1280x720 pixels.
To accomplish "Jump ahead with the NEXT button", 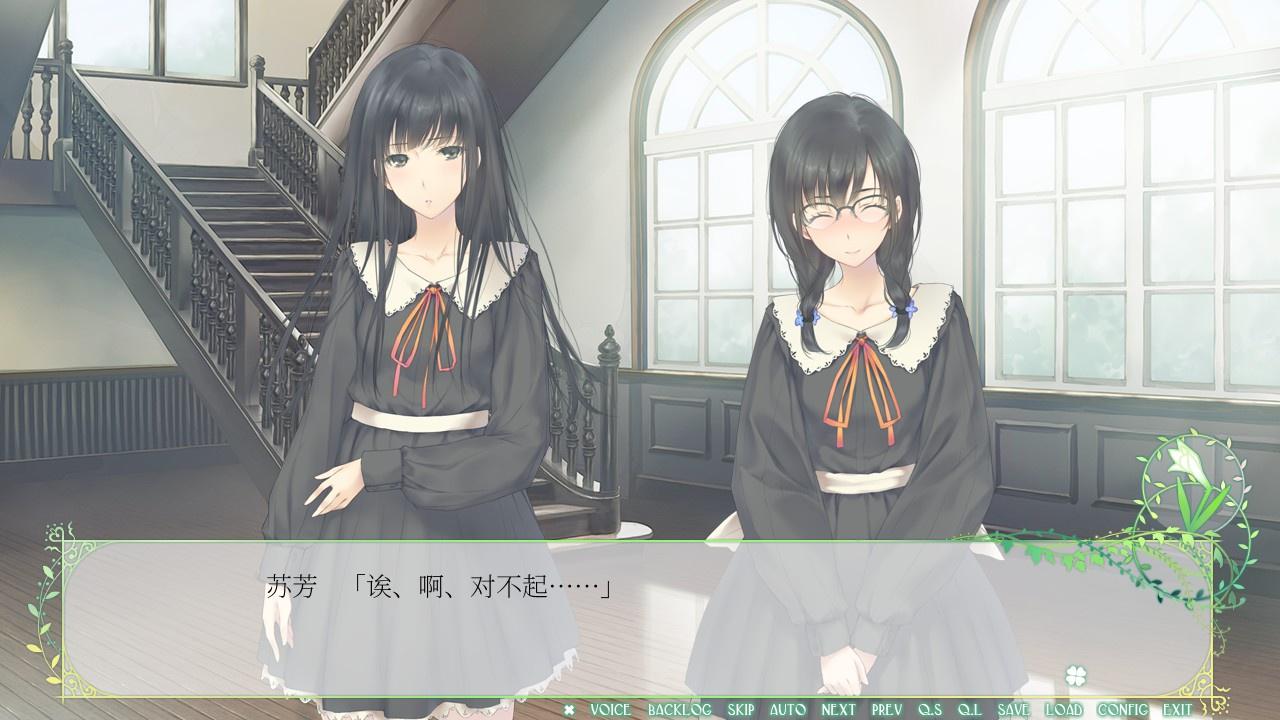I will click(838, 710).
